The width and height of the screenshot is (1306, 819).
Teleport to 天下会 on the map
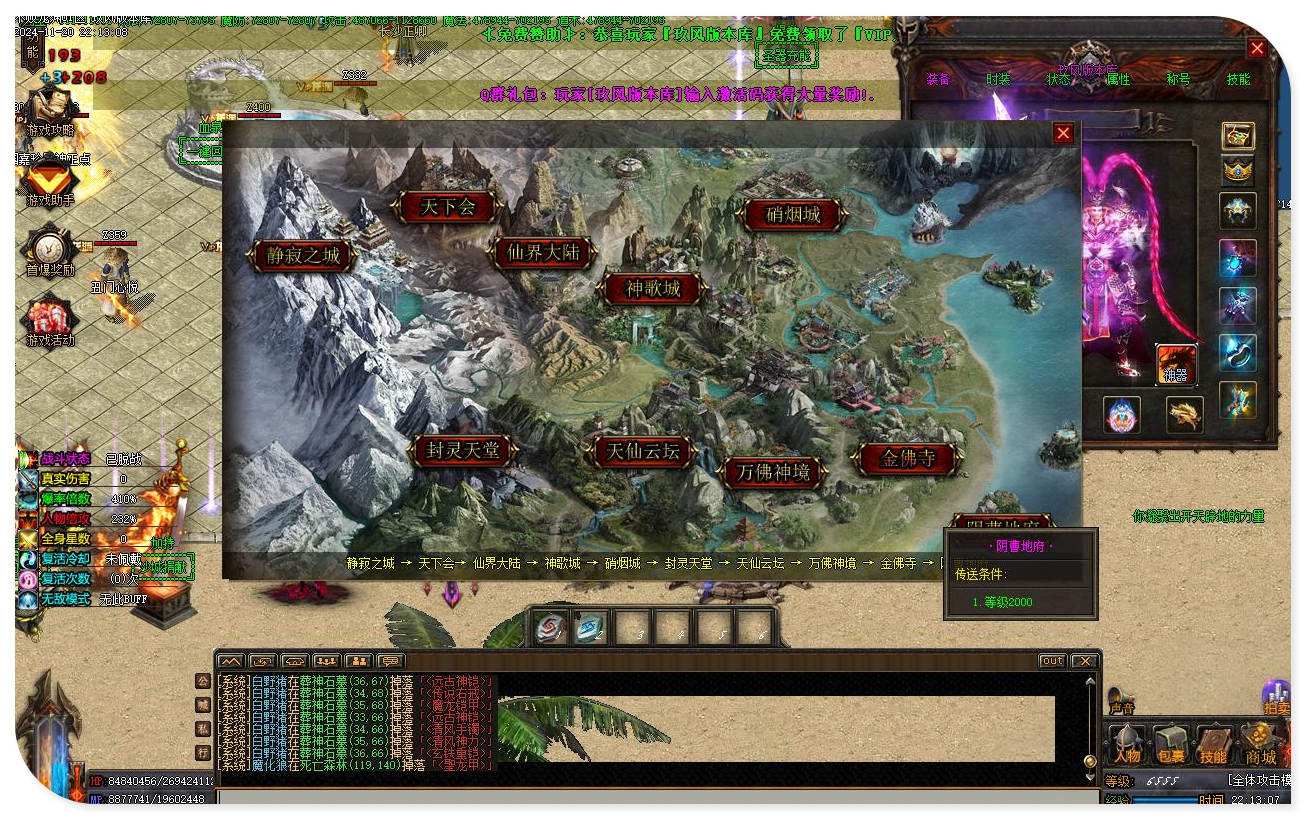tap(446, 207)
